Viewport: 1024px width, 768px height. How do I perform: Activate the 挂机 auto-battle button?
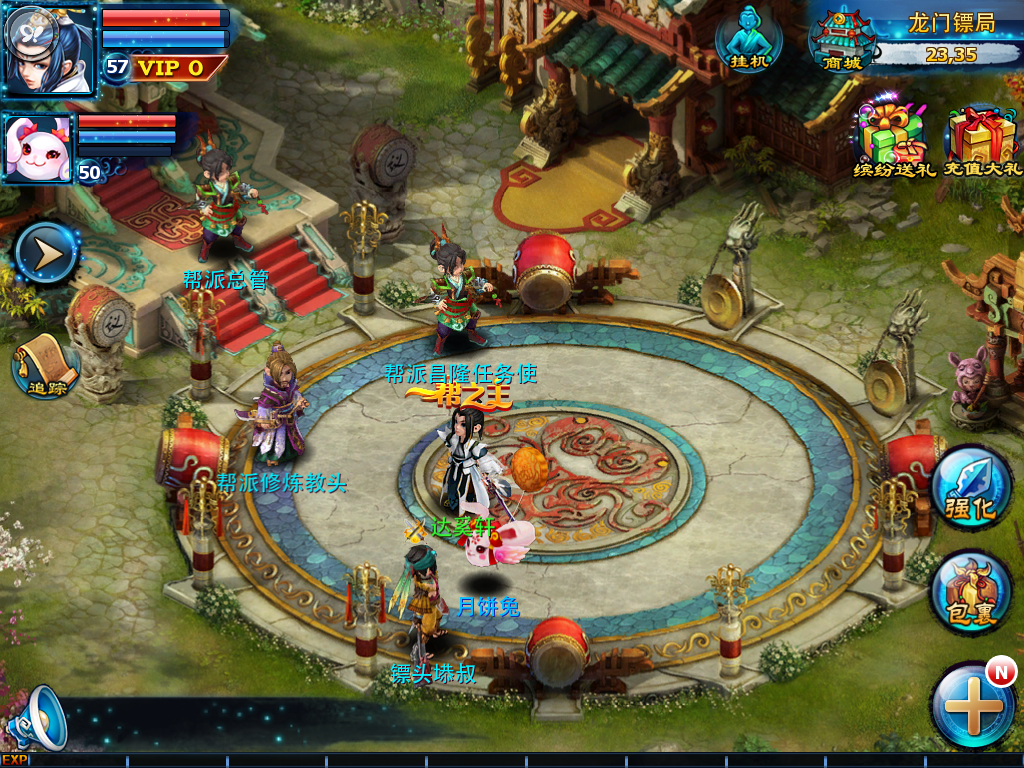[748, 39]
